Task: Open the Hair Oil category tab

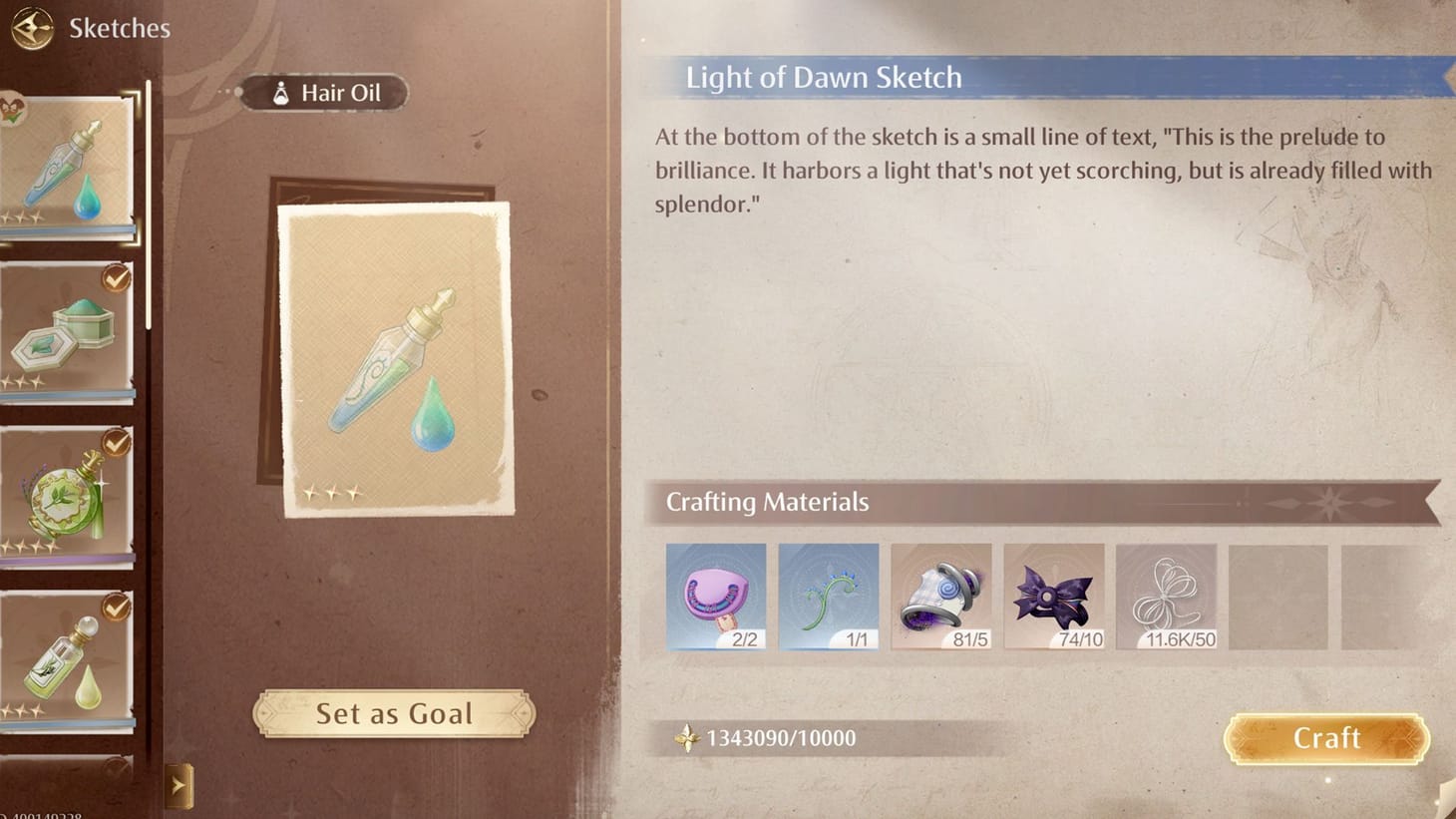Action: [x=323, y=93]
